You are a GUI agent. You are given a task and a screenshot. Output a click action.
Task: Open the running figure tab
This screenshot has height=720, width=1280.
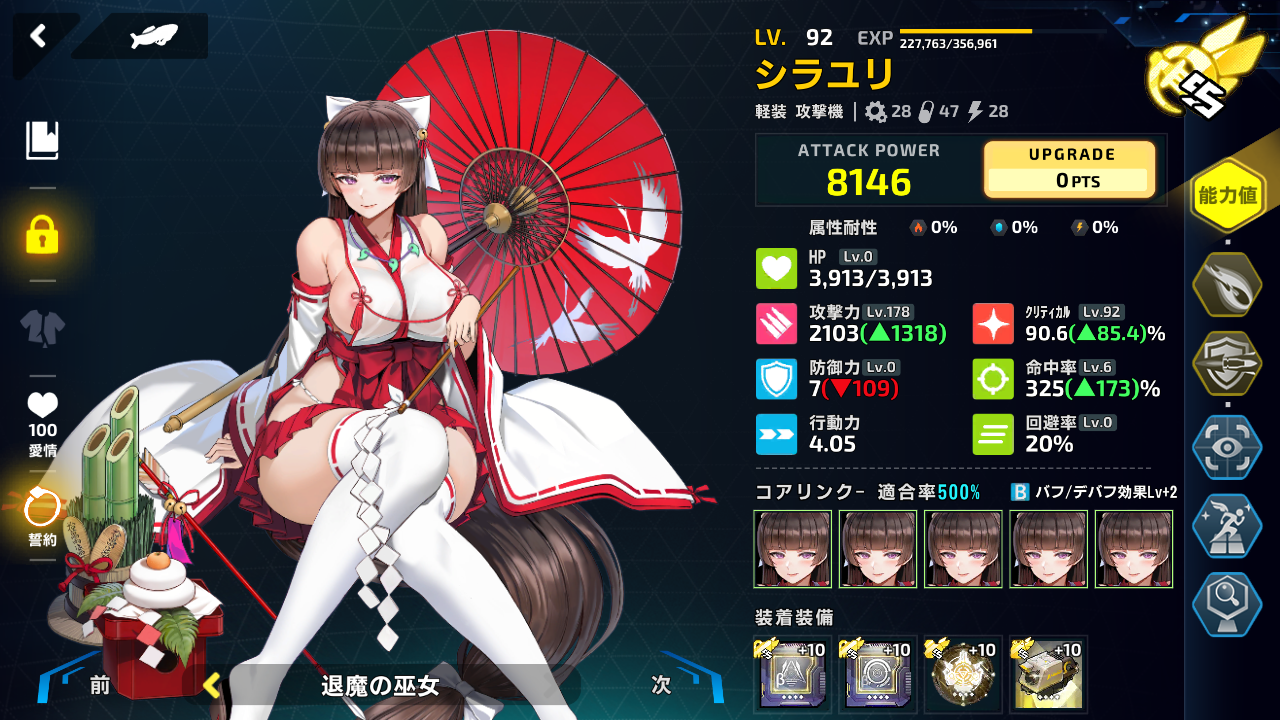click(x=1227, y=527)
